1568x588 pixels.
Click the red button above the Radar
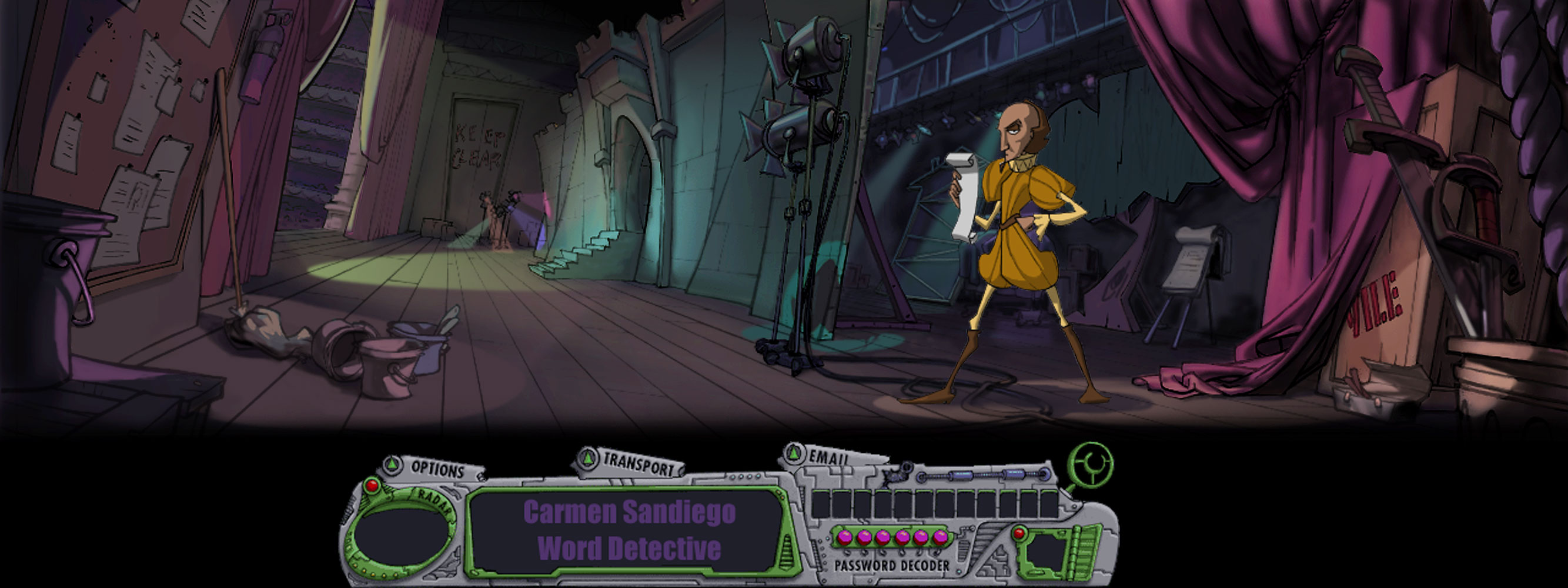[371, 486]
